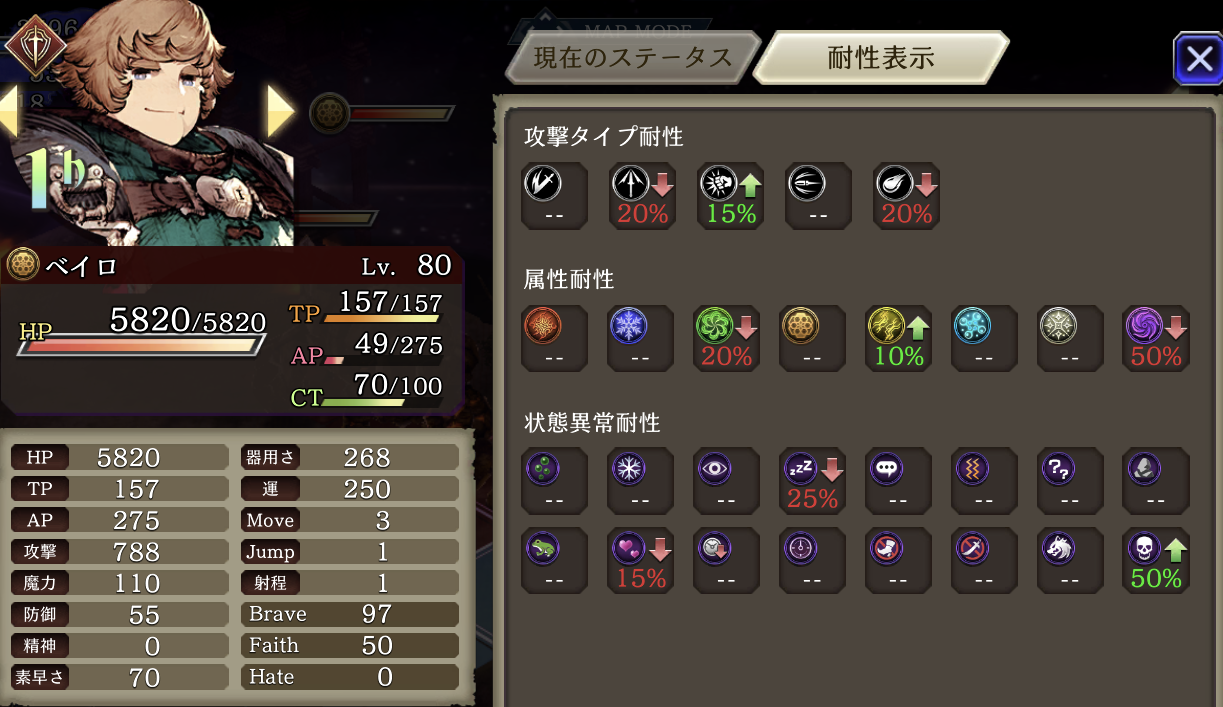Tap the frog status resistance icon
Viewport: 1223px width, 707px height.
point(543,548)
